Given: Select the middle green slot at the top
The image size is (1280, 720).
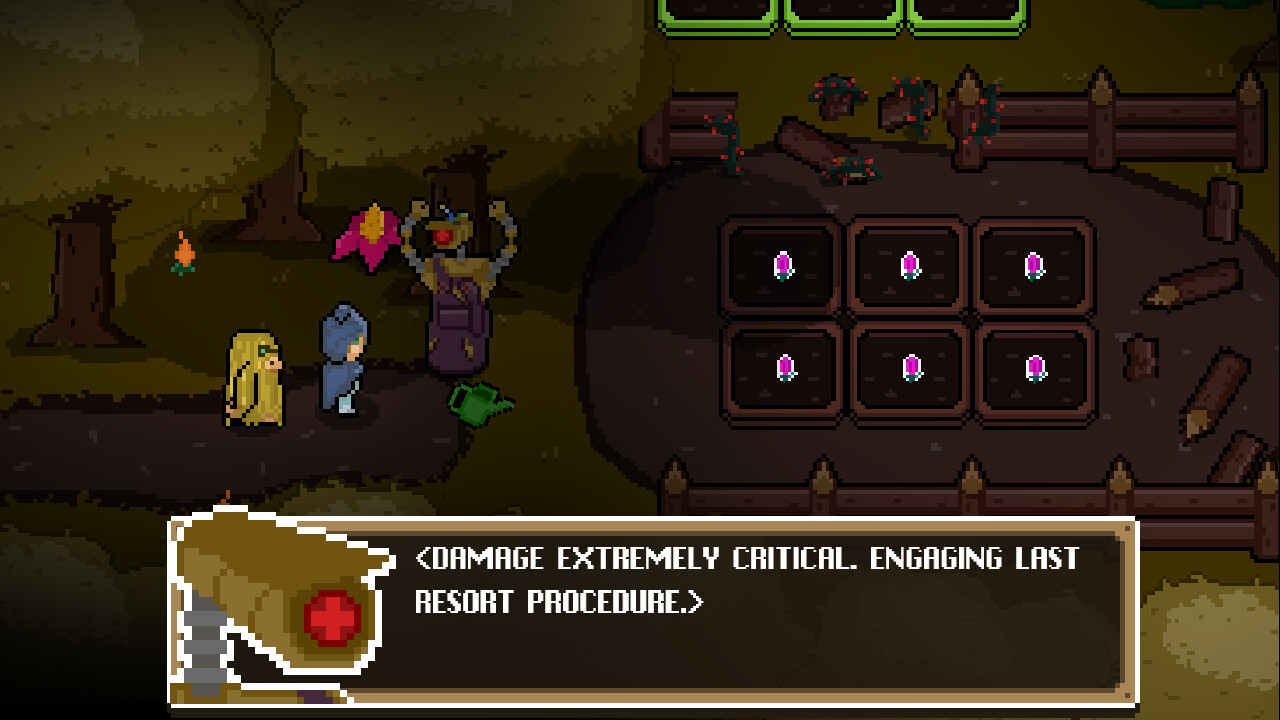Looking at the screenshot, I should [x=842, y=15].
